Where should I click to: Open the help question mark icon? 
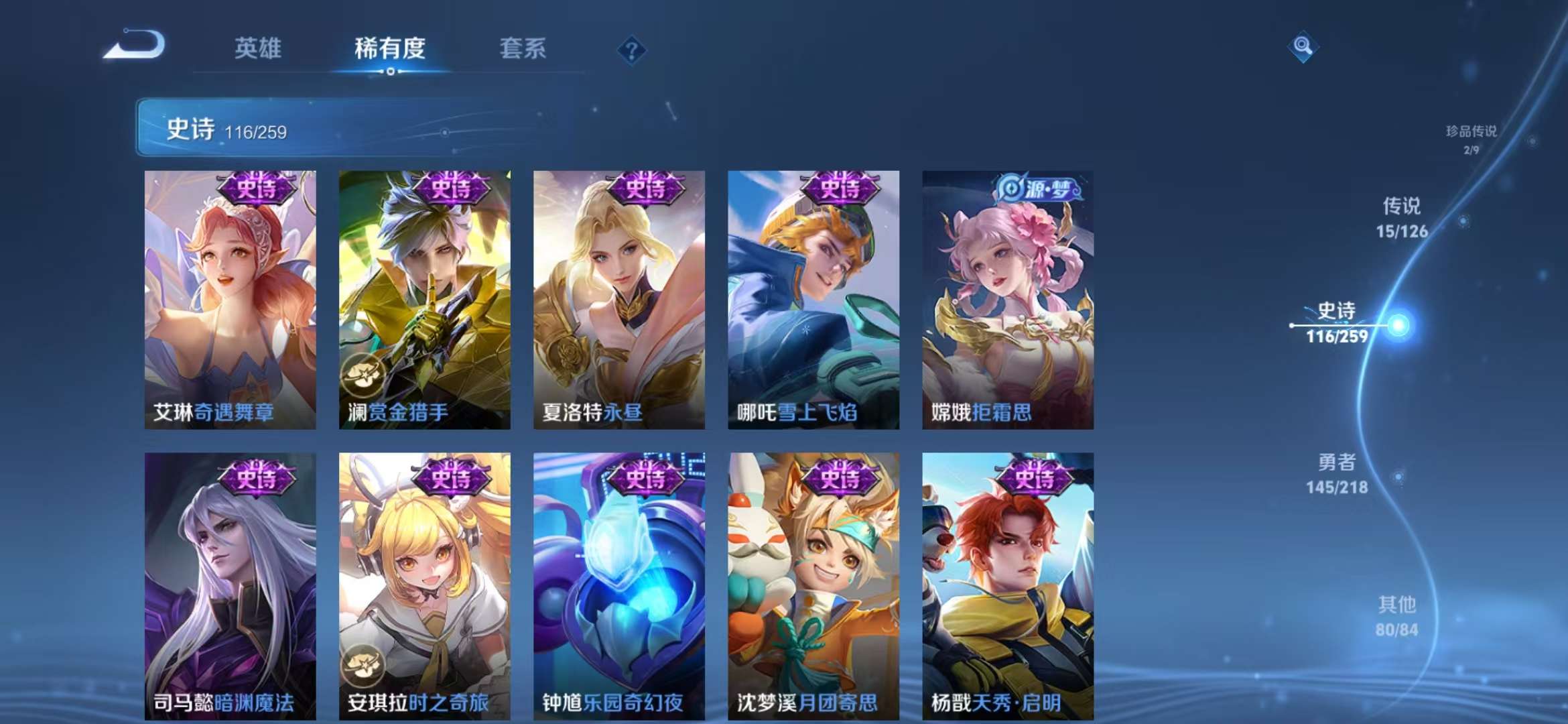click(x=631, y=49)
